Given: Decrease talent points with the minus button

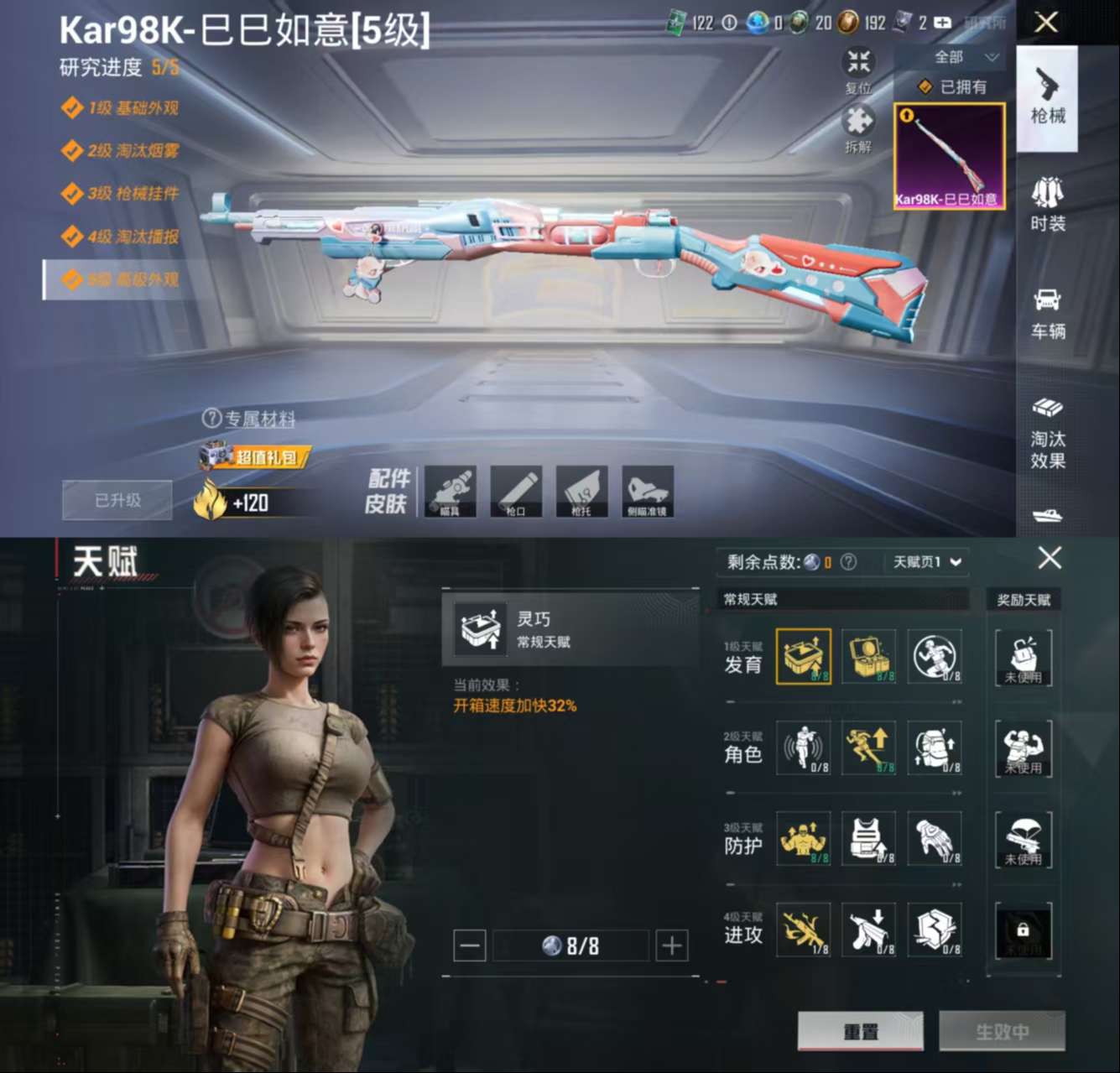Looking at the screenshot, I should coord(470,946).
